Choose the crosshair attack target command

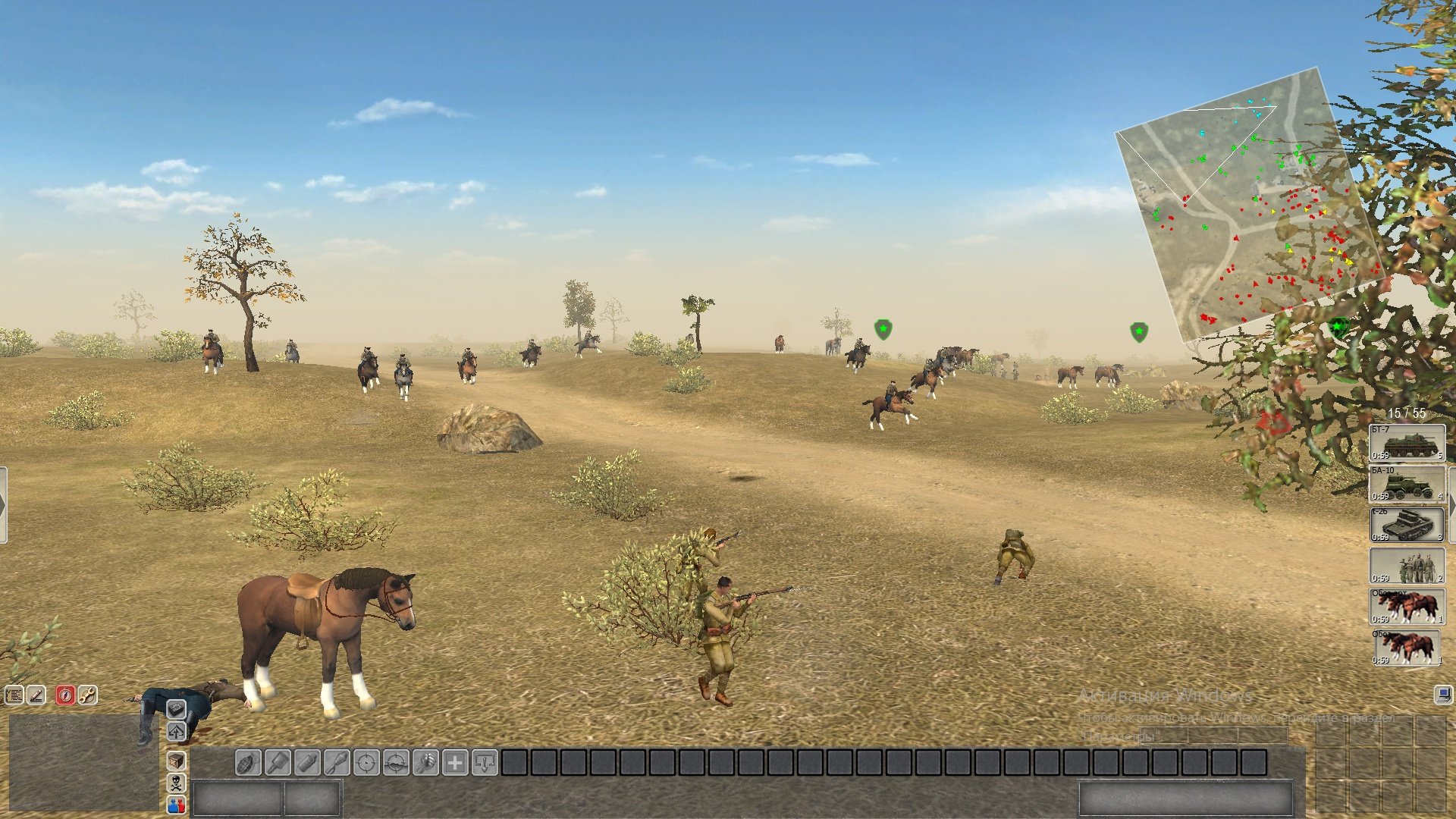point(366,762)
